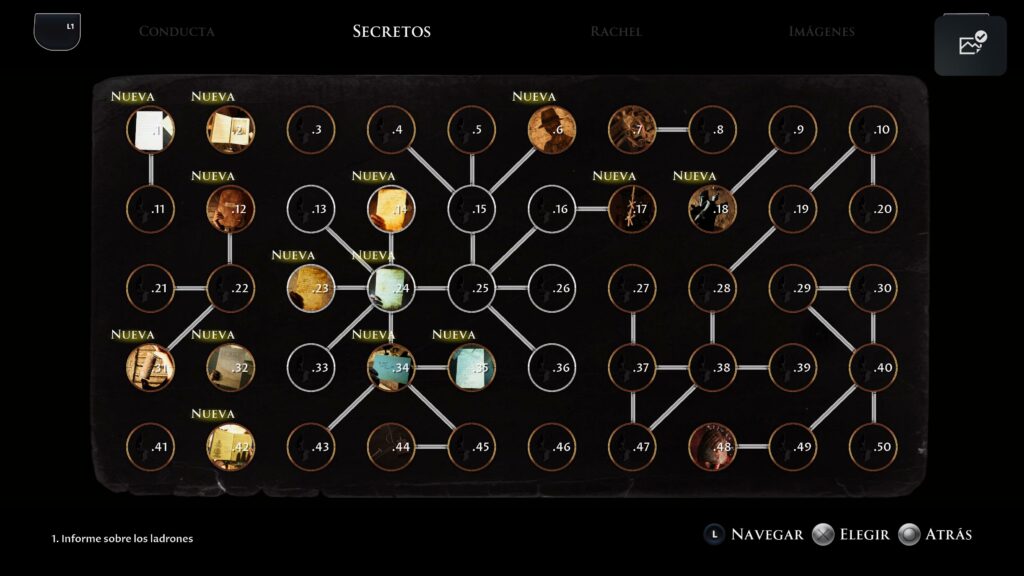Switch to the Conducta tab

point(176,31)
